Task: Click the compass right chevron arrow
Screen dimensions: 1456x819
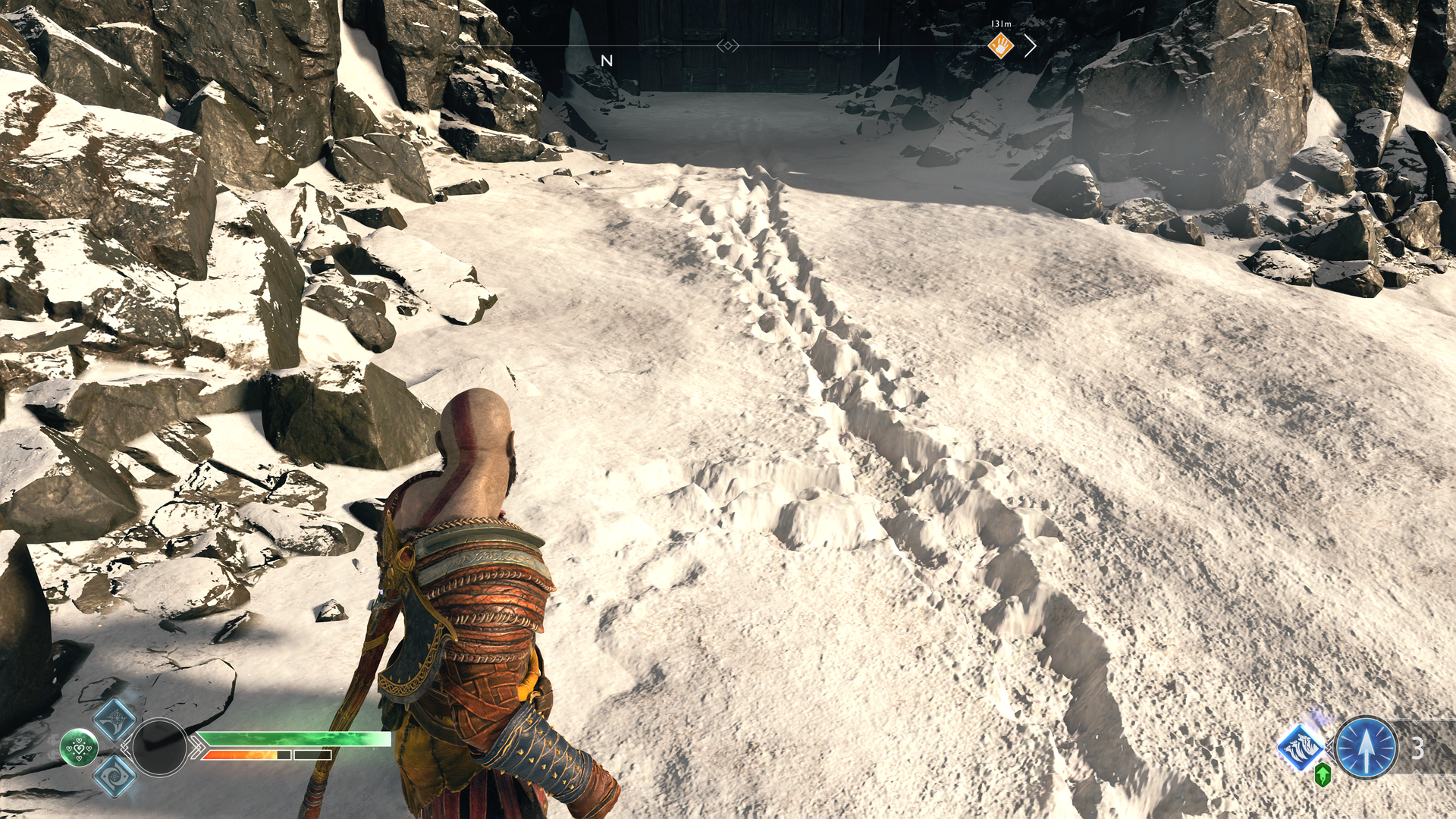Action: pyautogui.click(x=1031, y=46)
